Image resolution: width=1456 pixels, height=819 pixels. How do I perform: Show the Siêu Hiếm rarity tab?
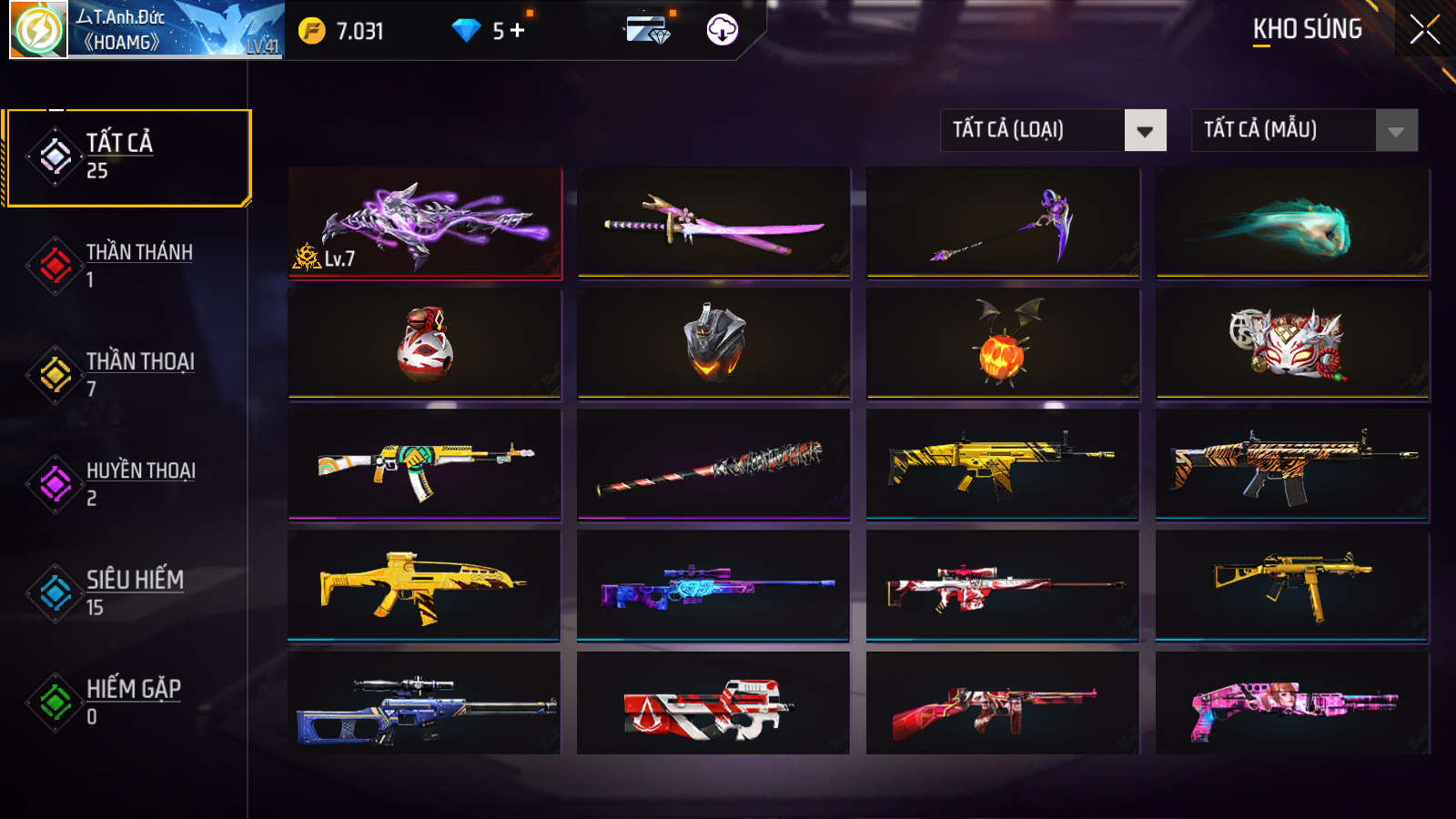(x=127, y=593)
